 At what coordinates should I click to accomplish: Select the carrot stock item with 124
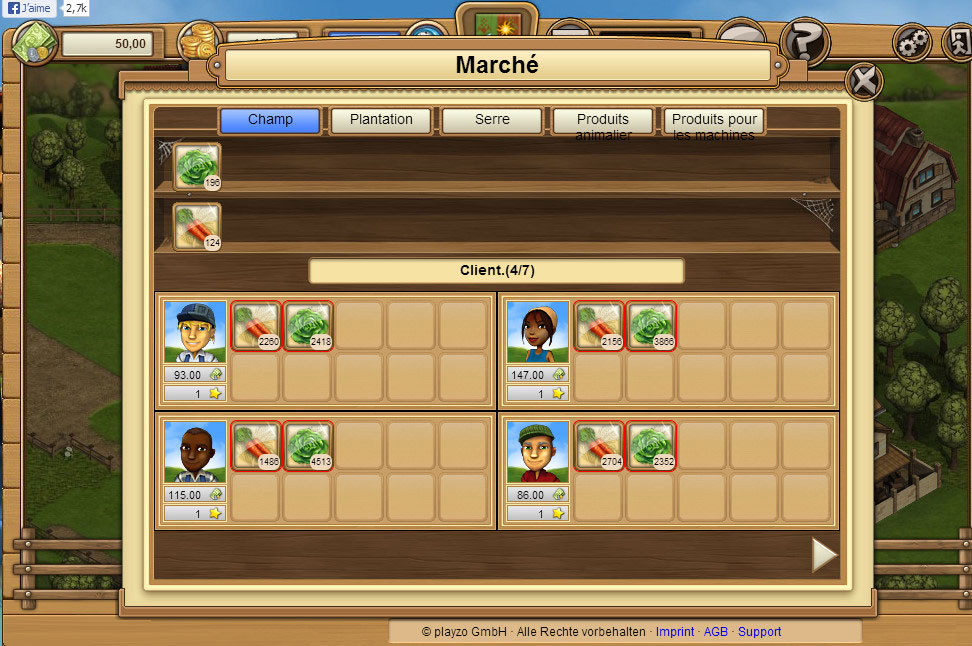[197, 226]
